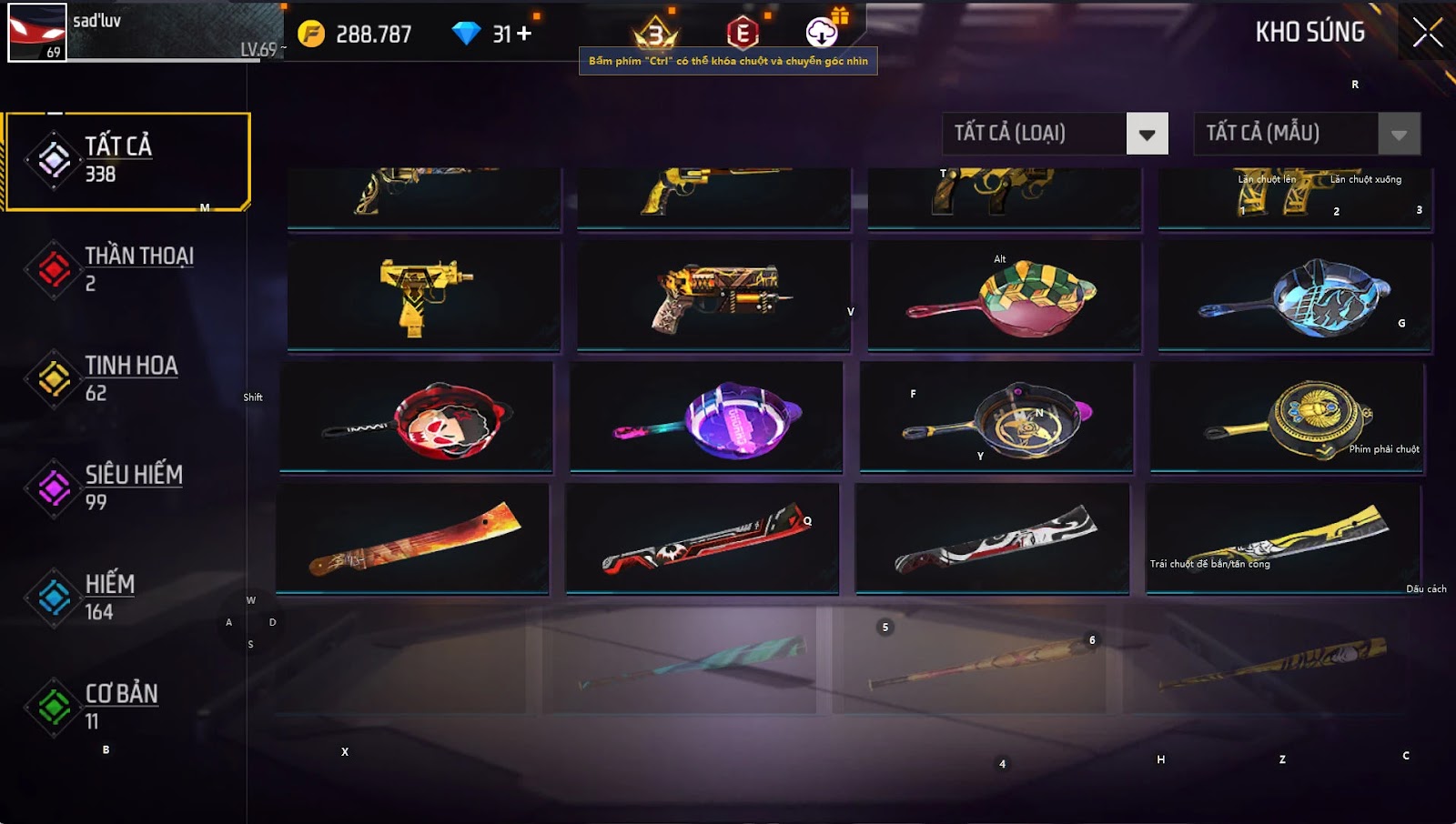This screenshot has height=824, width=1456.
Task: Expand the Tất Cả (Mẫu) dropdown
Action: 1399,135
